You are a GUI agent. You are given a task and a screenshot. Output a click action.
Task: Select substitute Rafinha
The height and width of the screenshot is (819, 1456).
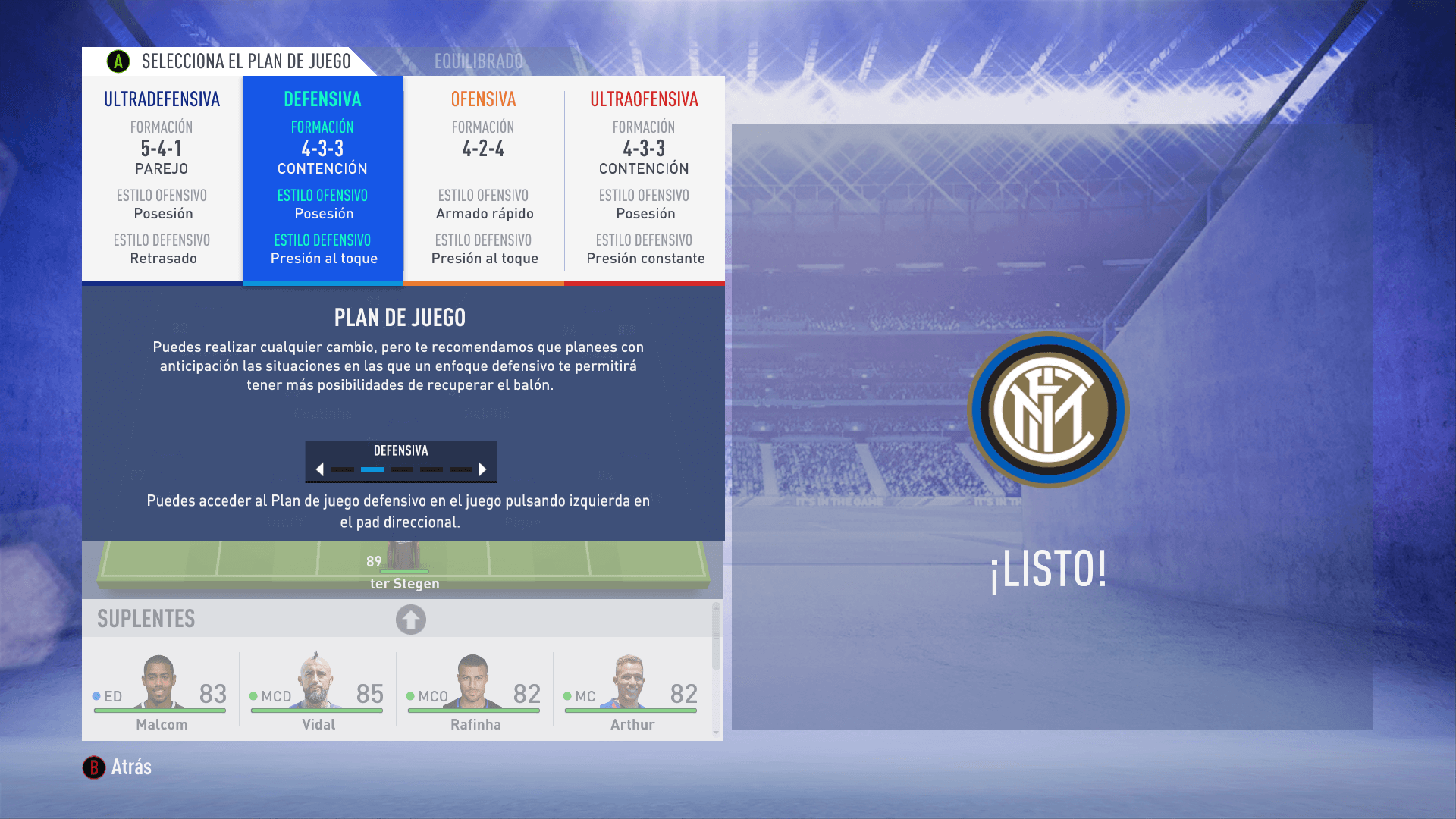pyautogui.click(x=475, y=692)
